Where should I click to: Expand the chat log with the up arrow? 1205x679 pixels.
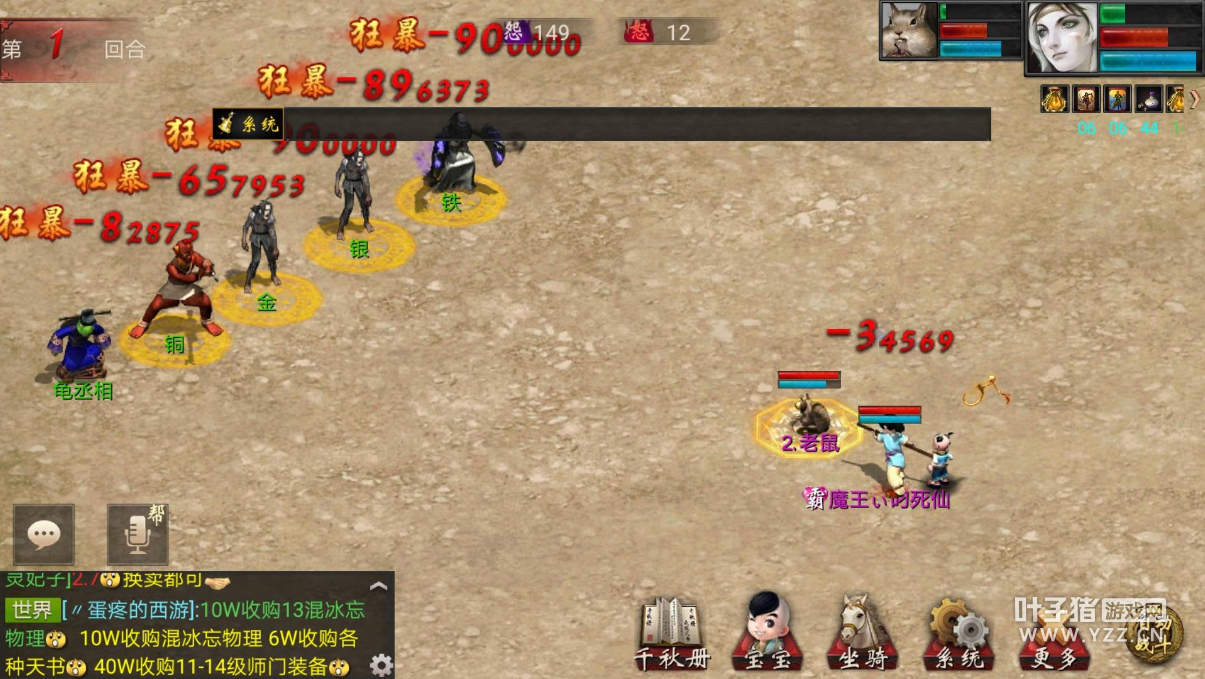(378, 587)
